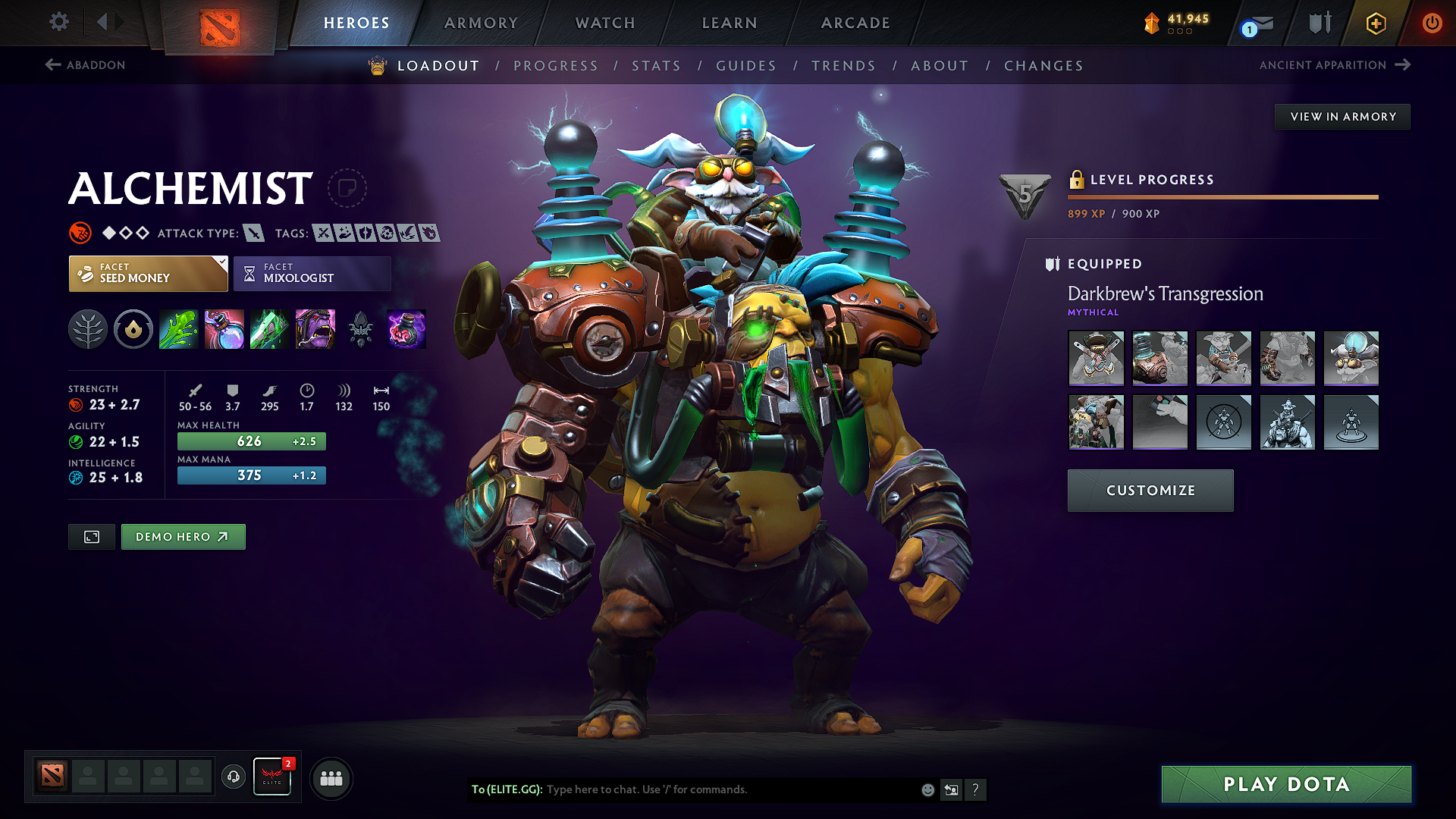The width and height of the screenshot is (1456, 819).
Task: Switch to the STATS tab
Action: click(657, 65)
